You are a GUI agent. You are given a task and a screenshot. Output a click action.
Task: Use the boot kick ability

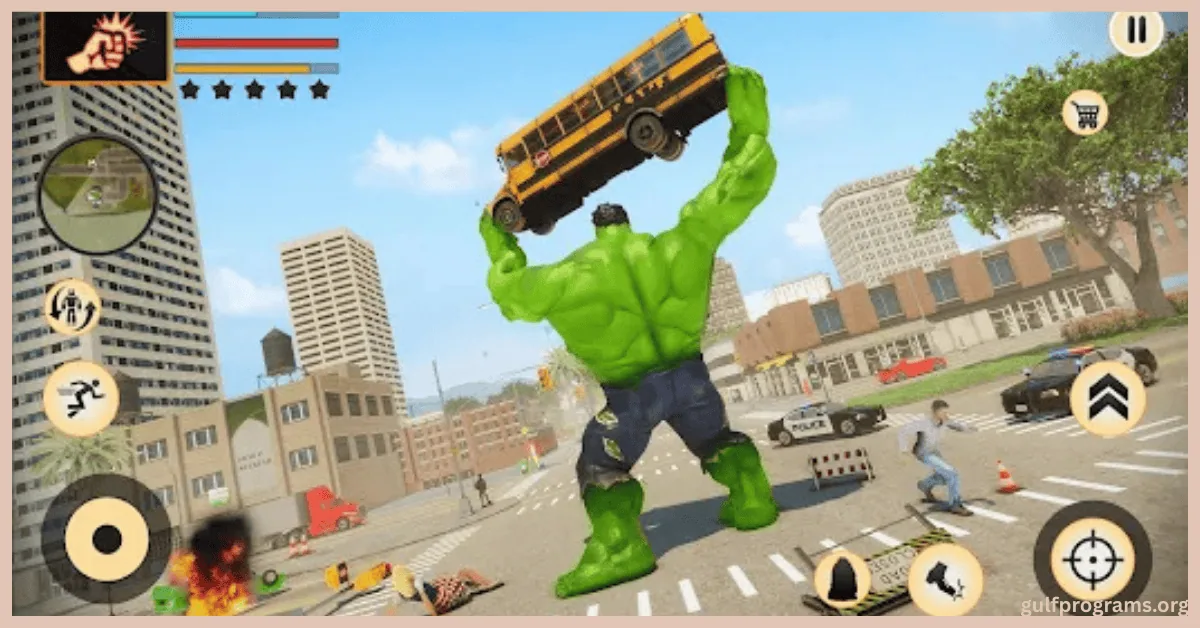[x=944, y=579]
